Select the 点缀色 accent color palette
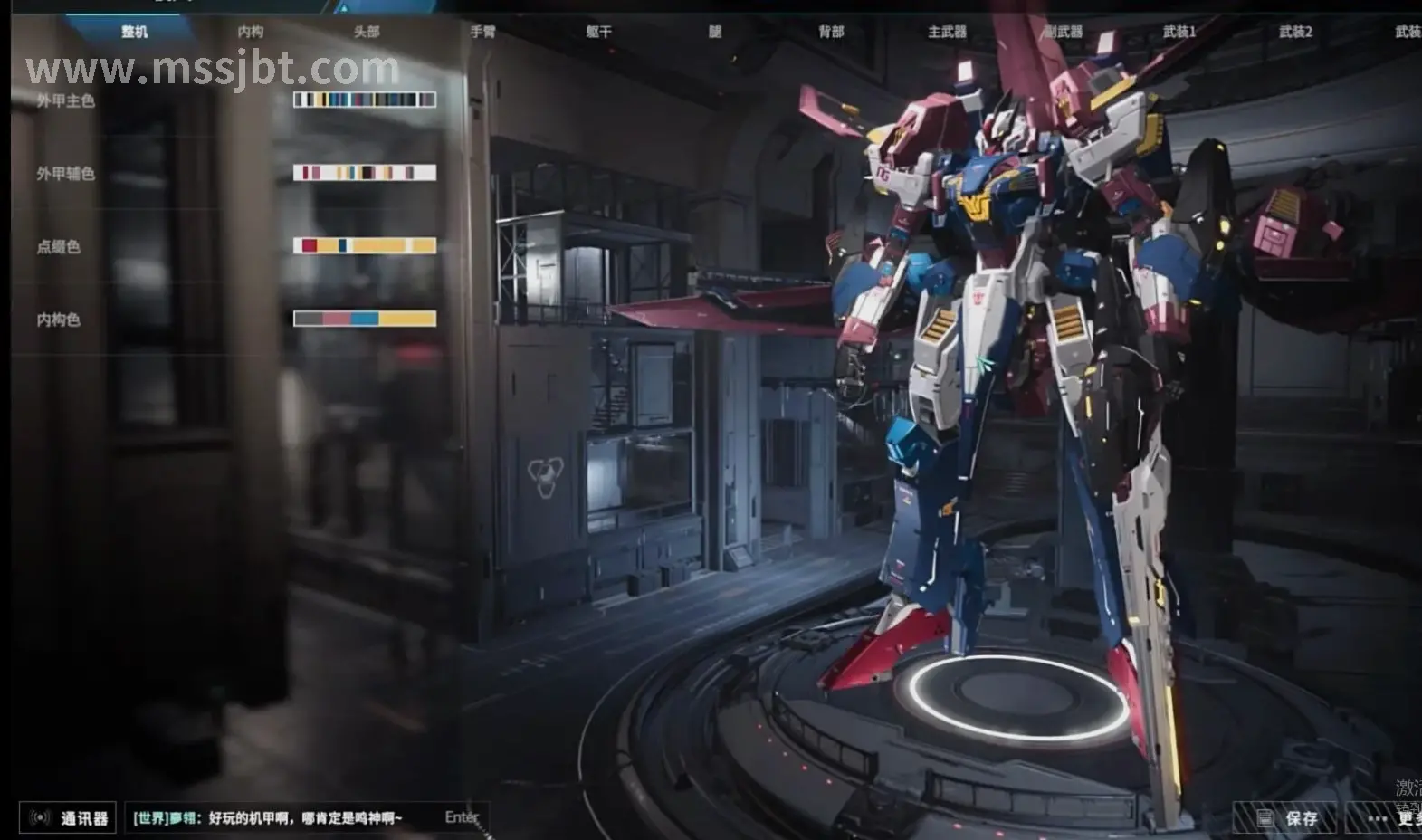The width and height of the screenshot is (1422, 840). 365,245
